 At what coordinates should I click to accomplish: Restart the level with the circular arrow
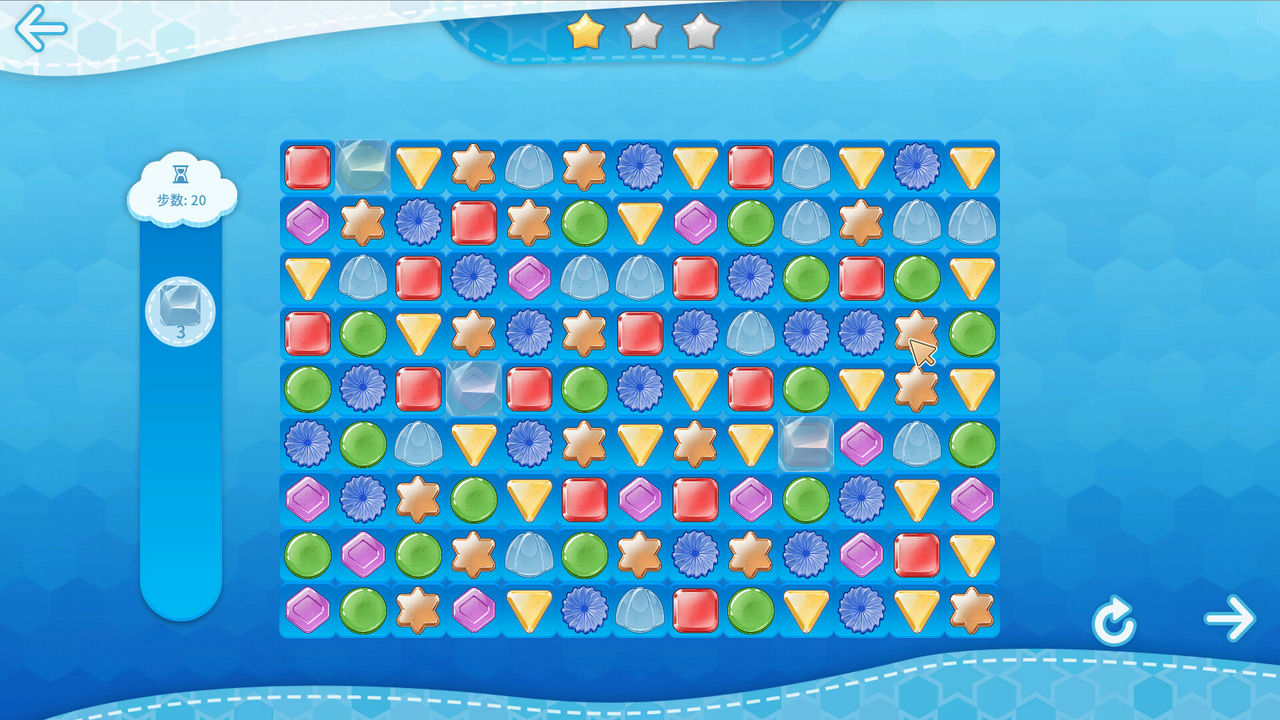(x=1113, y=623)
